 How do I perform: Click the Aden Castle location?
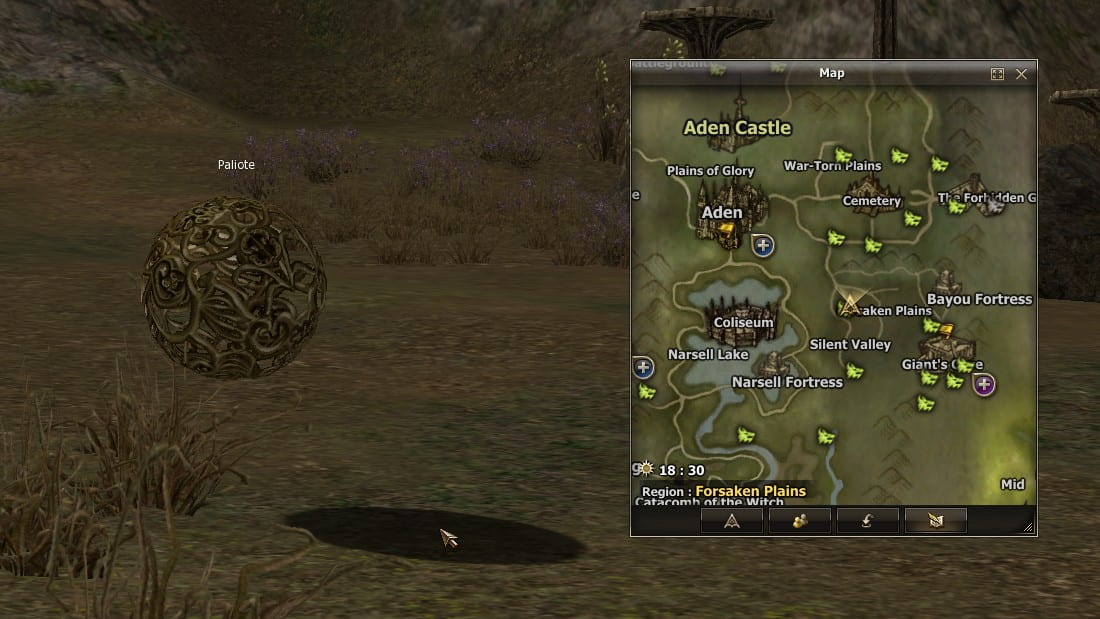(x=737, y=128)
